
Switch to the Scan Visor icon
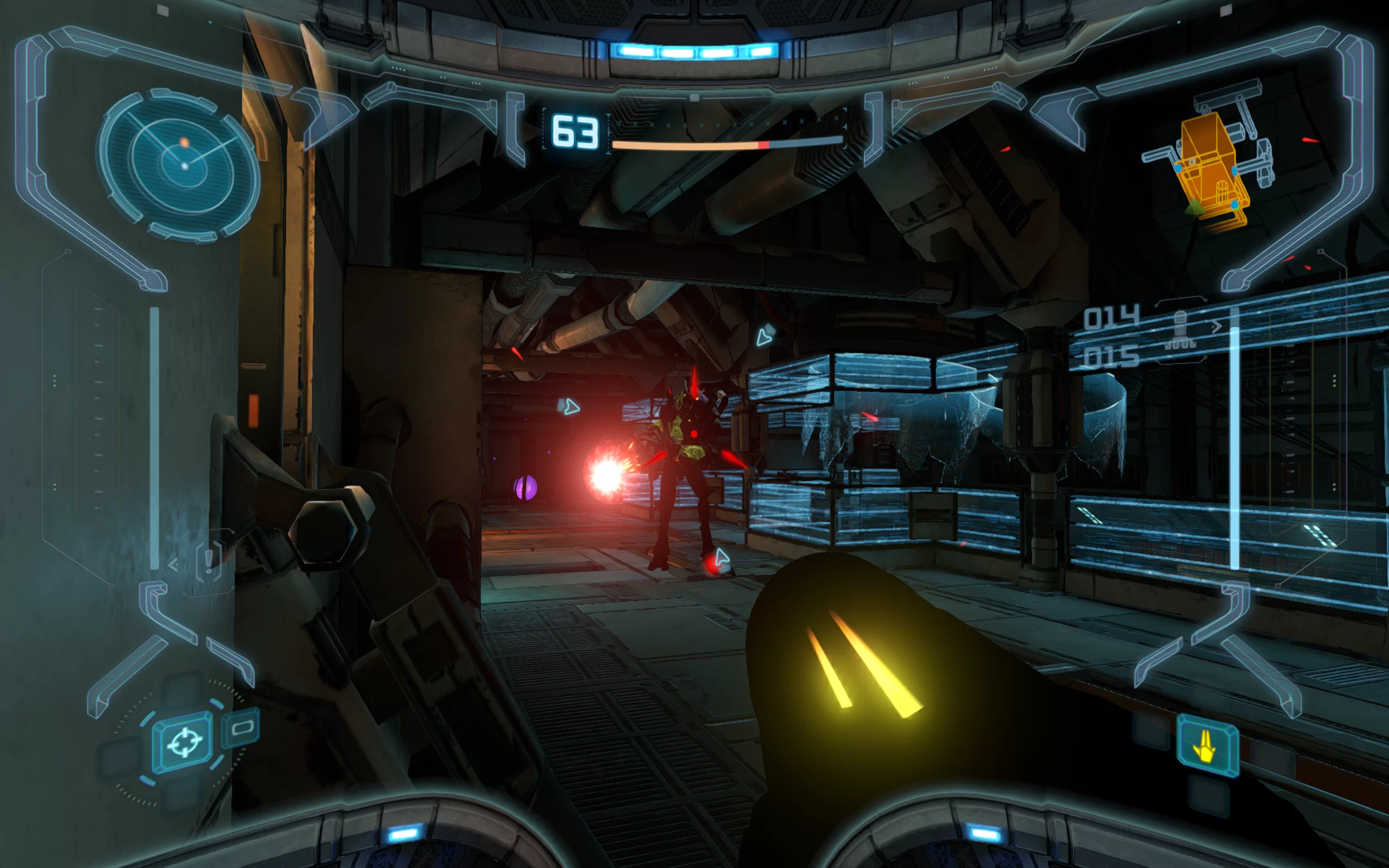(241, 728)
